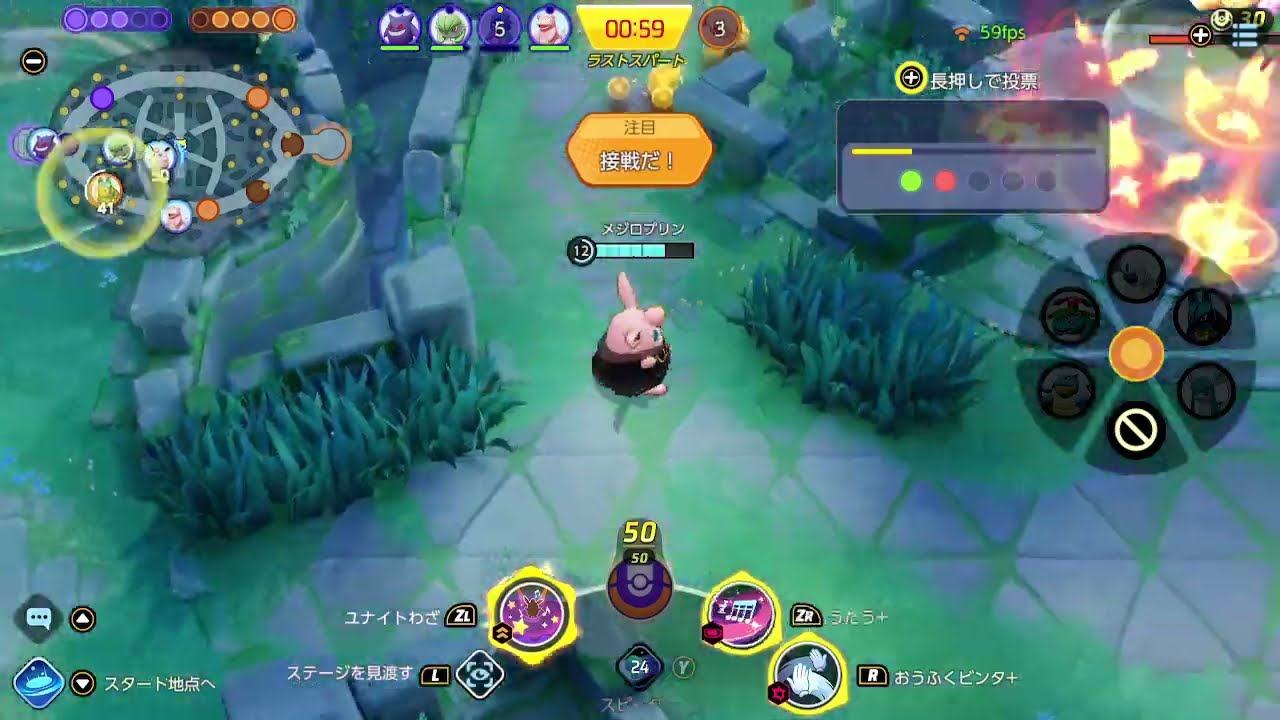The height and width of the screenshot is (720, 1280).
Task: Open the quick chat speech bubble icon
Action: (x=37, y=619)
